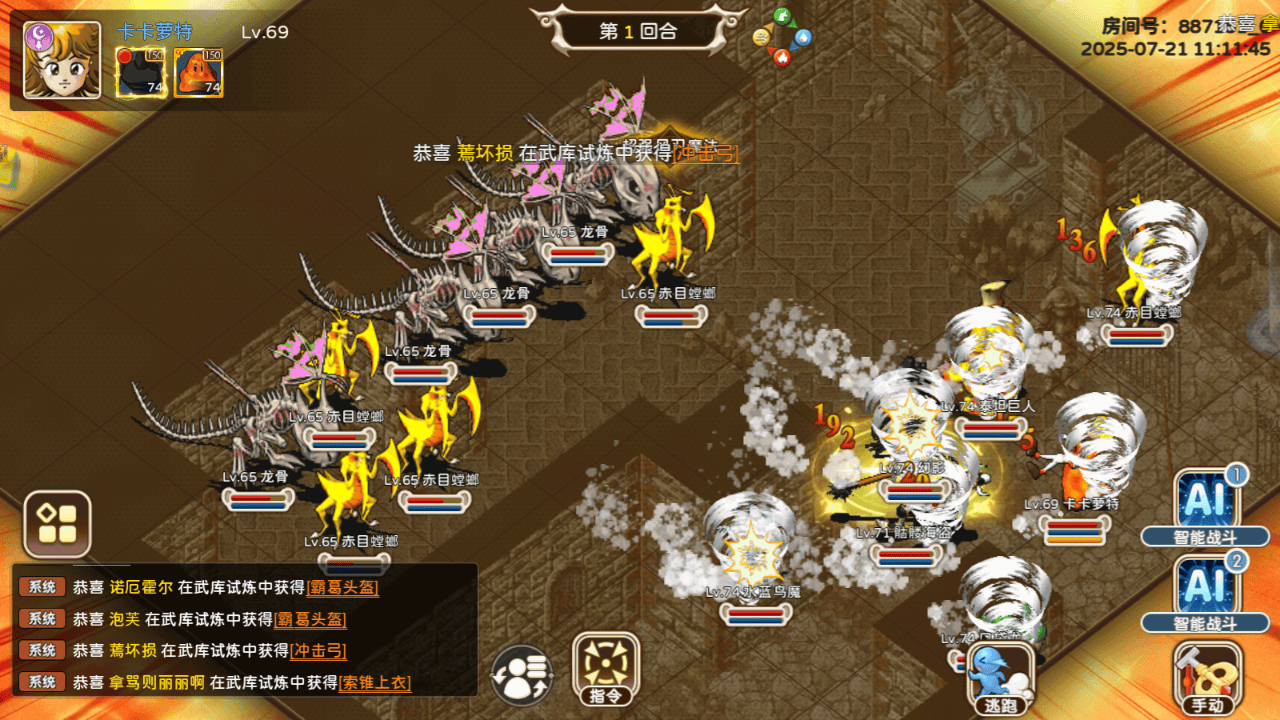Open the 冲击弓 item link in chat log

pyautogui.click(x=318, y=651)
